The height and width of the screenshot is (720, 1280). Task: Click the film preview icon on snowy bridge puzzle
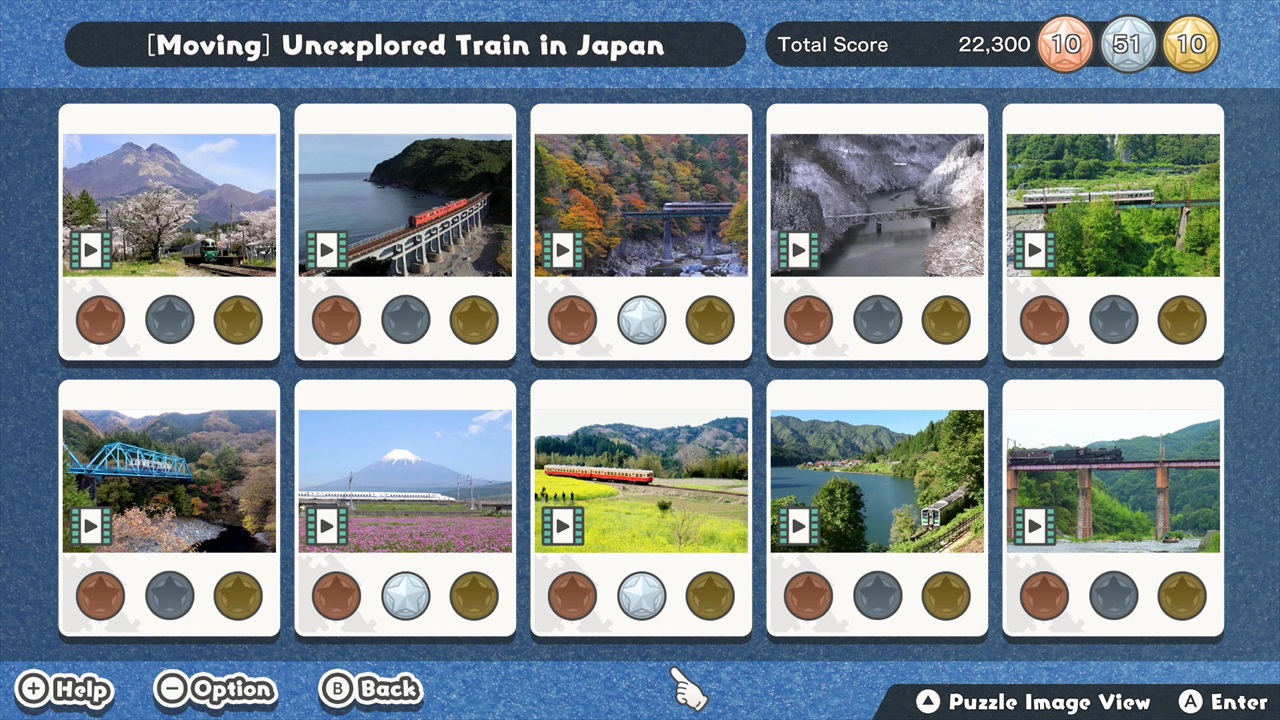(798, 250)
